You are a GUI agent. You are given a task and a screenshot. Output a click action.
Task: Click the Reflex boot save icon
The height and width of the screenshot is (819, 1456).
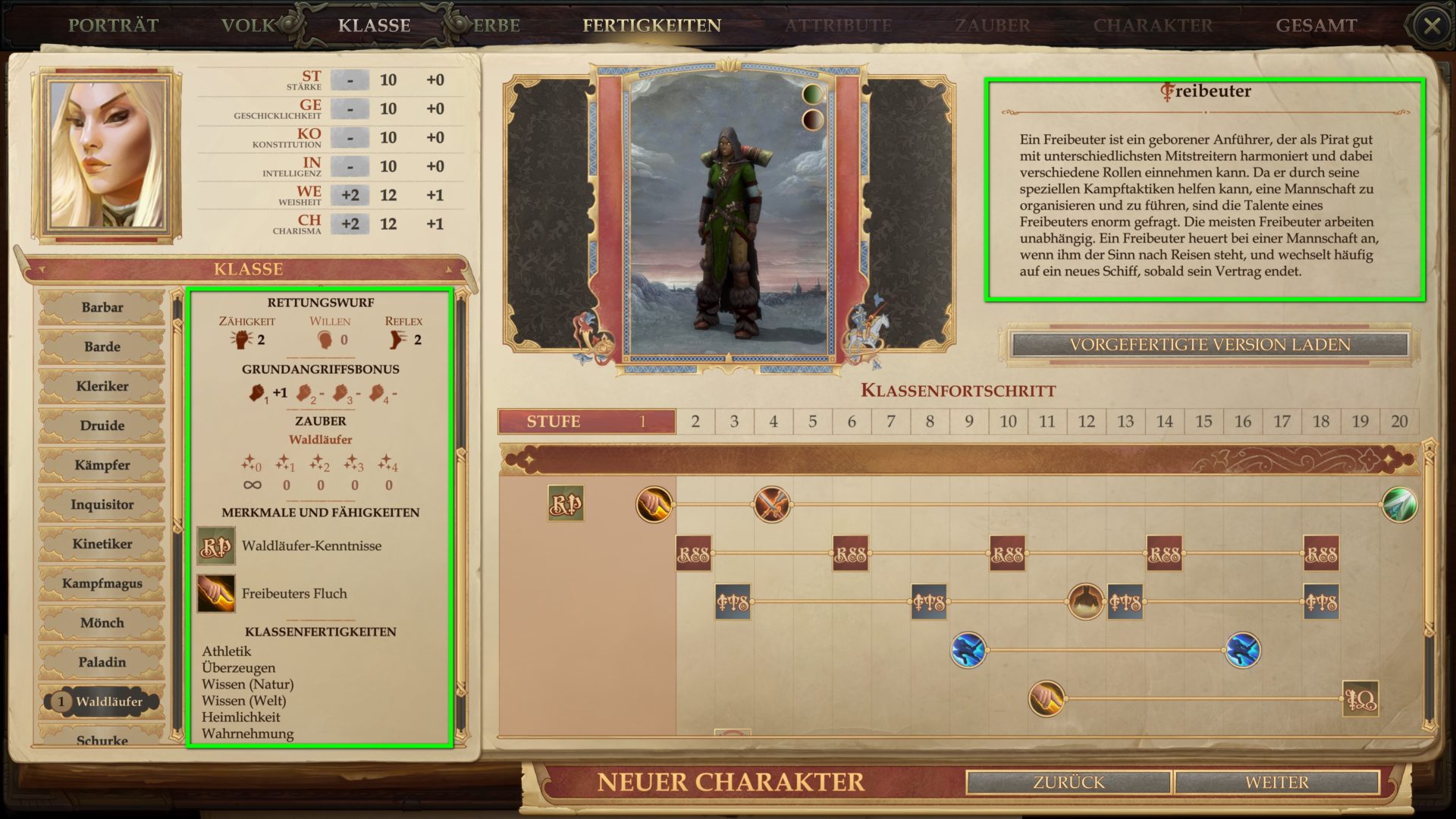point(397,340)
